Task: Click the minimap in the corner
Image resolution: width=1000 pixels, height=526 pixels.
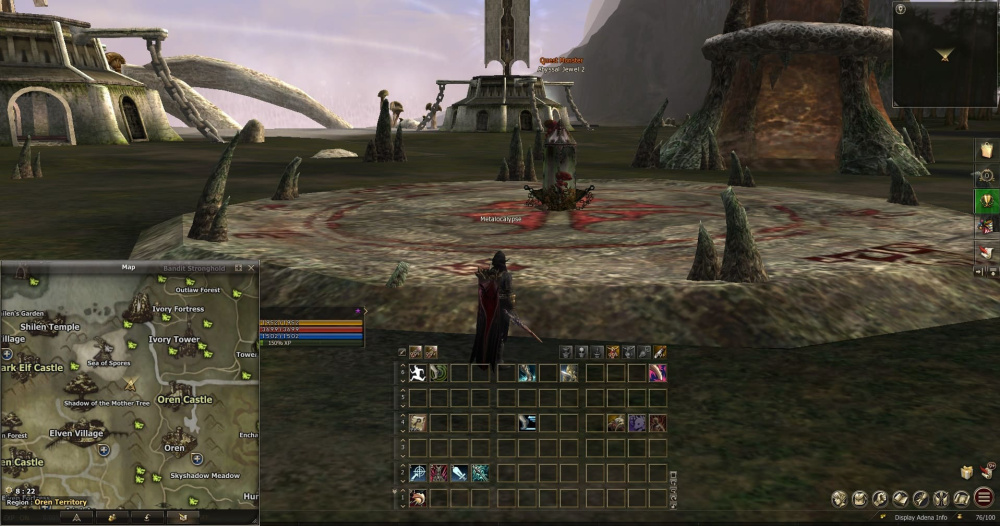Action: click(944, 54)
